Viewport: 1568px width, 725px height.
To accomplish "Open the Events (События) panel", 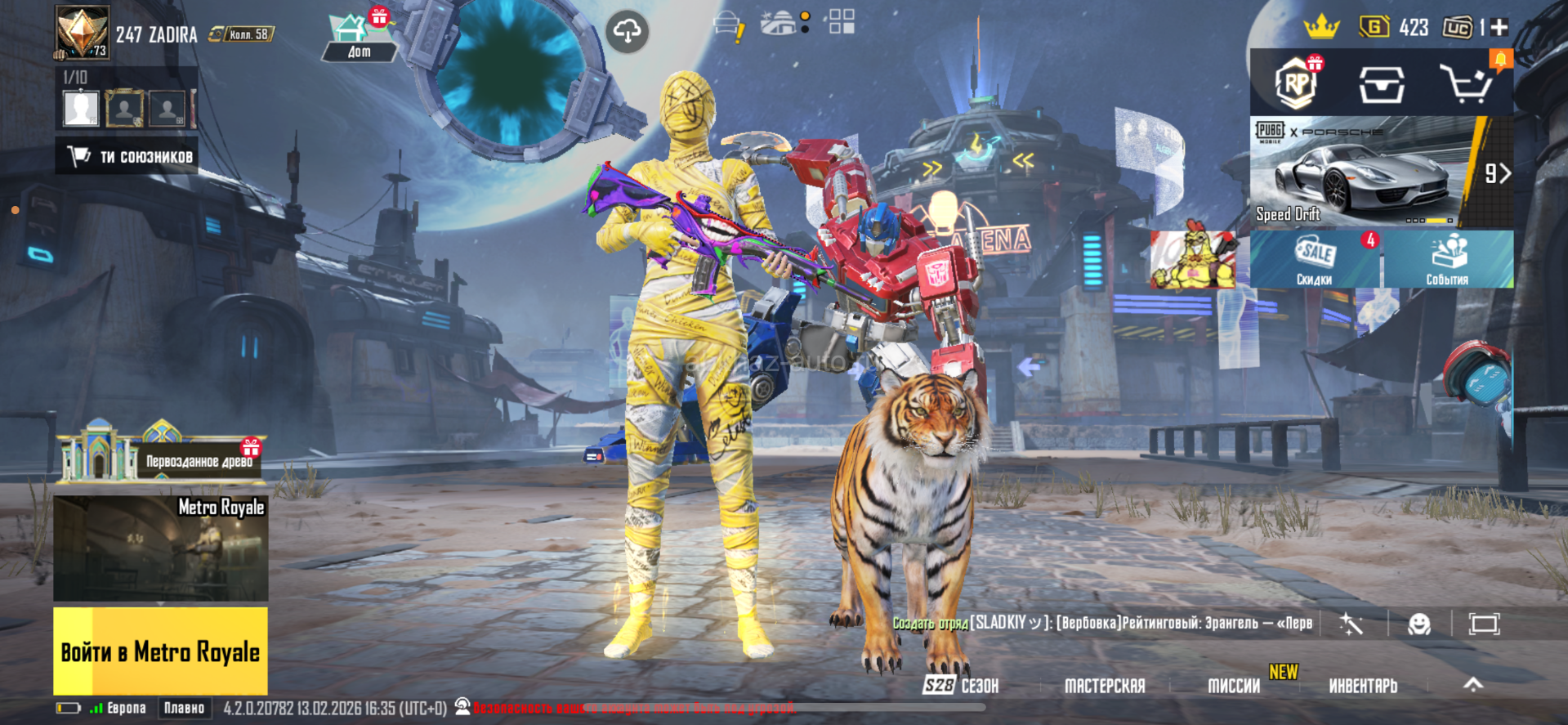I will tap(1447, 259).
